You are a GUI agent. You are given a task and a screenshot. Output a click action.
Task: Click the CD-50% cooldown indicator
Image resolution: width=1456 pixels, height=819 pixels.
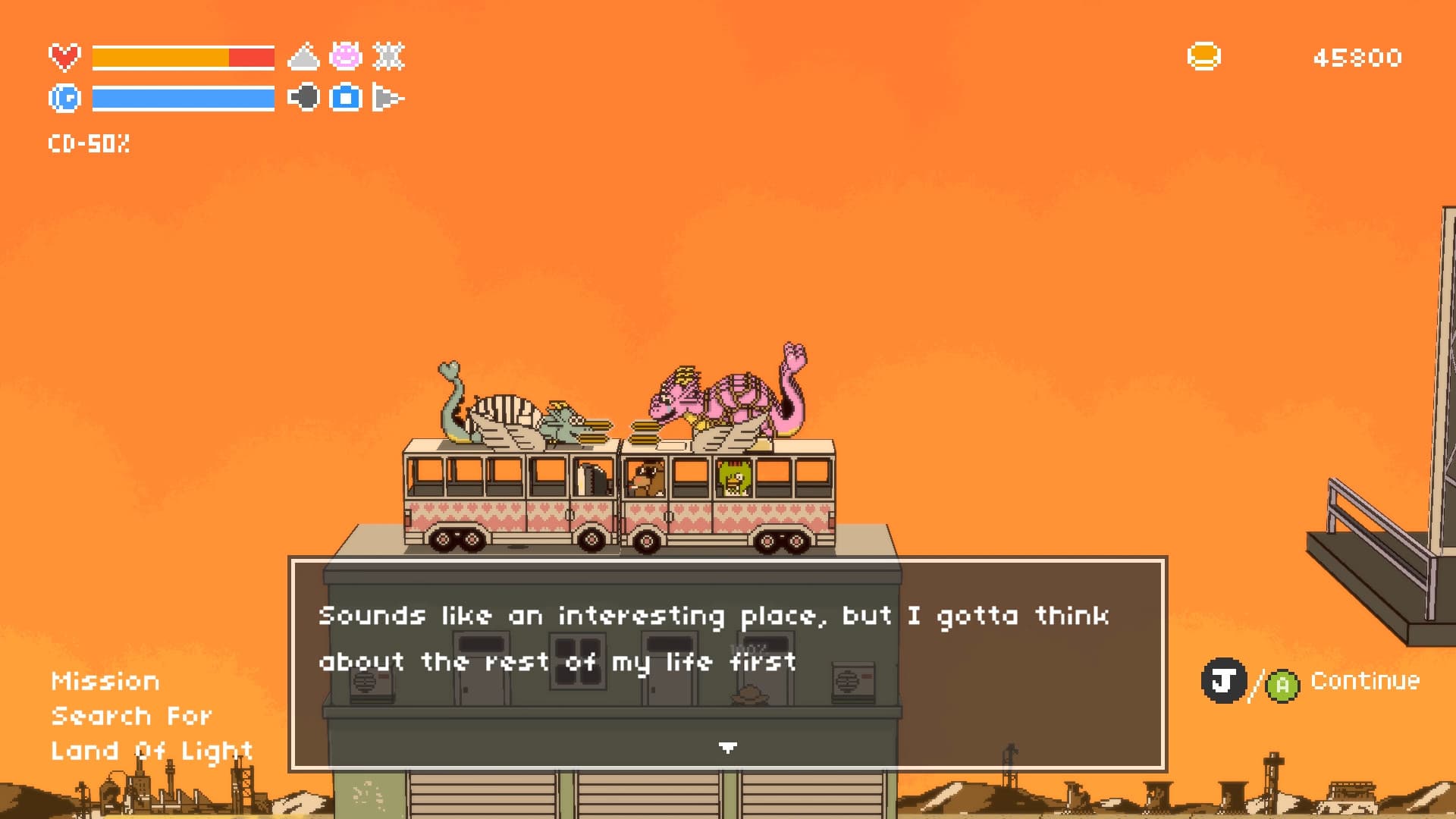pos(89,144)
